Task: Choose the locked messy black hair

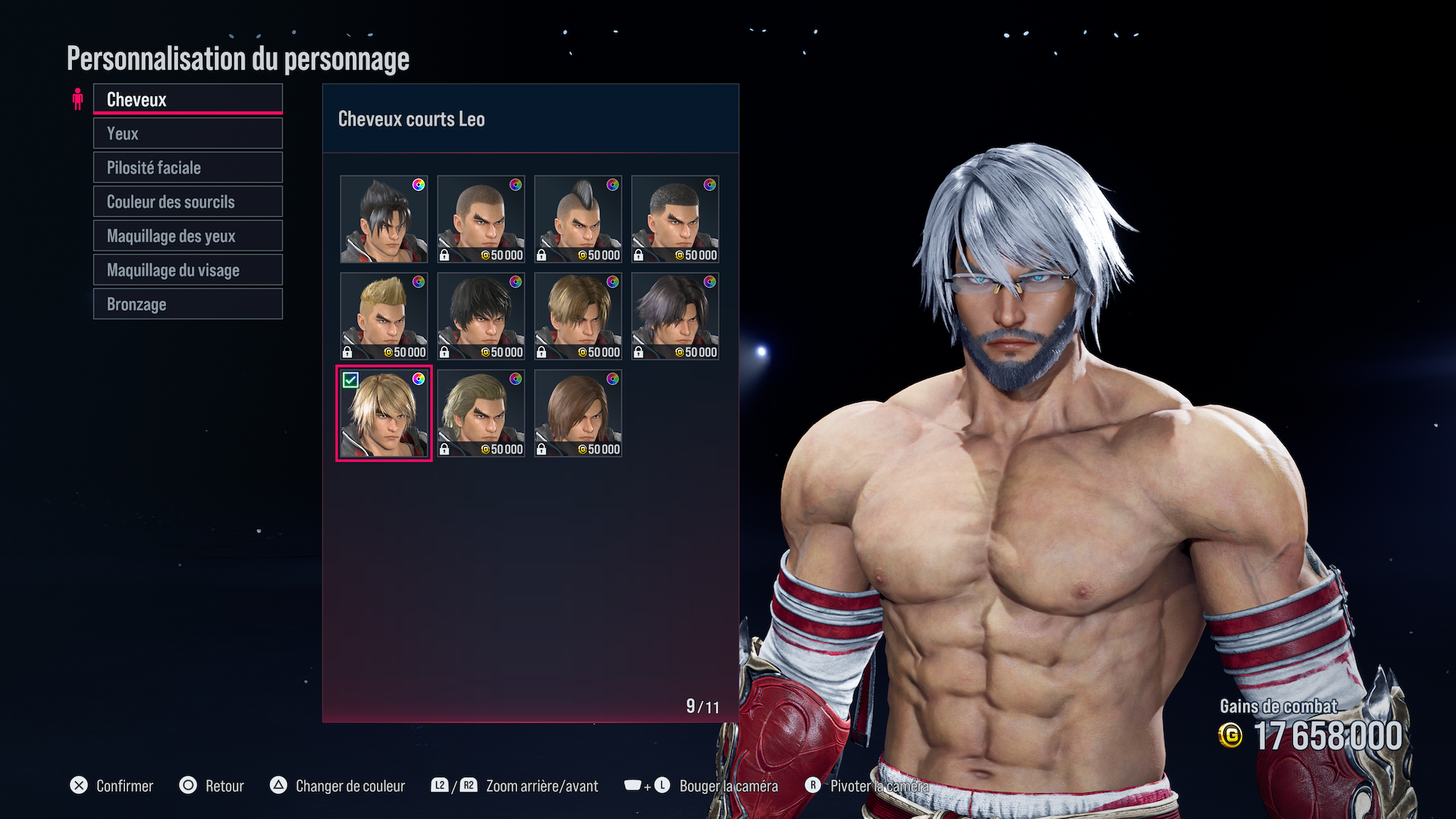Action: click(481, 316)
